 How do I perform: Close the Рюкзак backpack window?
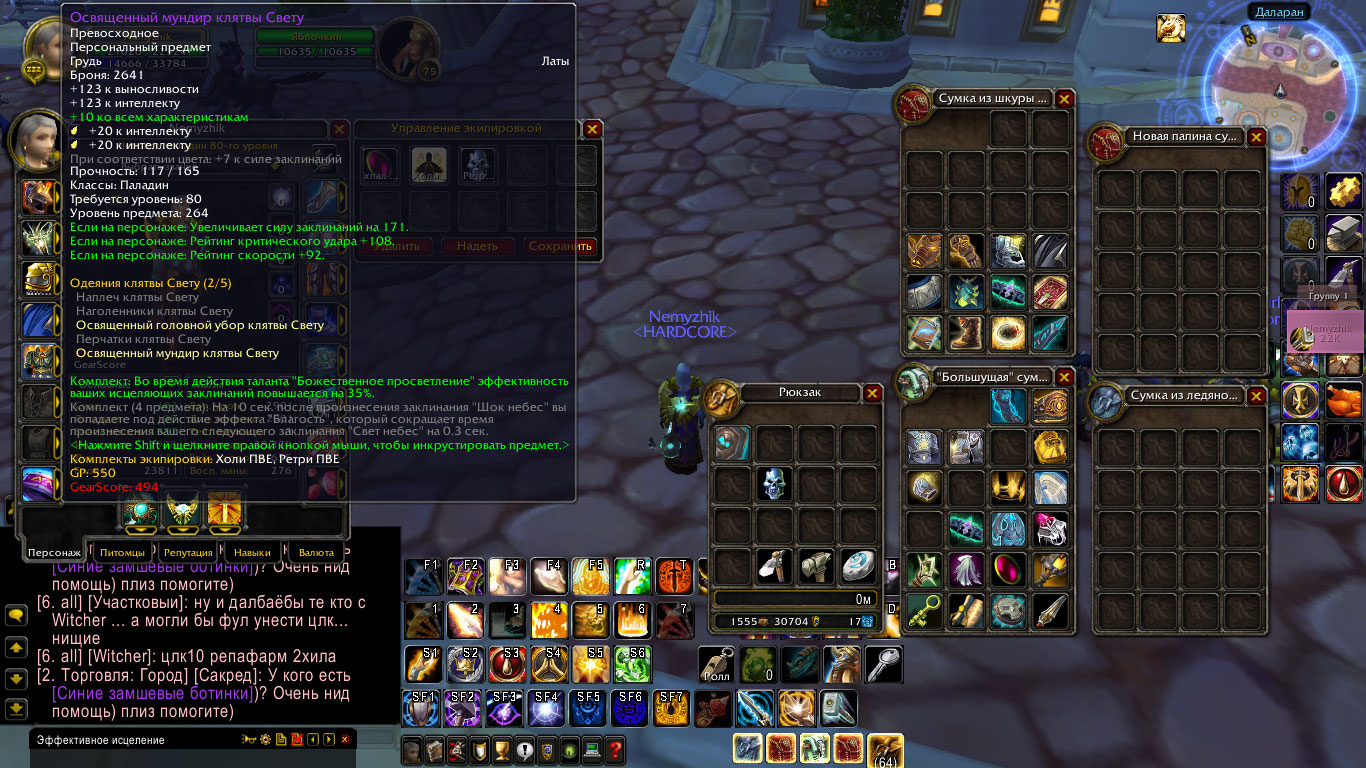tap(872, 393)
